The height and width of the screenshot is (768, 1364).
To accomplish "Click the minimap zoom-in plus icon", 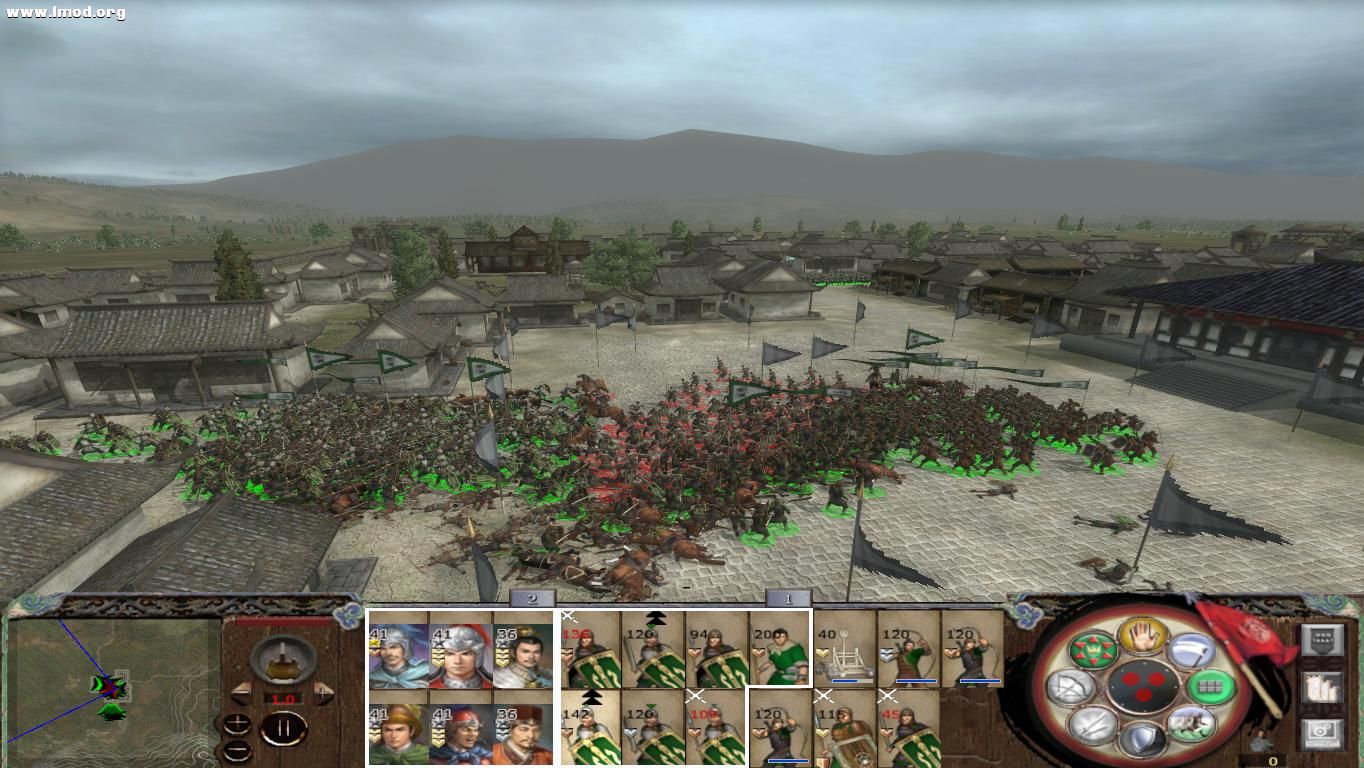I will [x=236, y=724].
